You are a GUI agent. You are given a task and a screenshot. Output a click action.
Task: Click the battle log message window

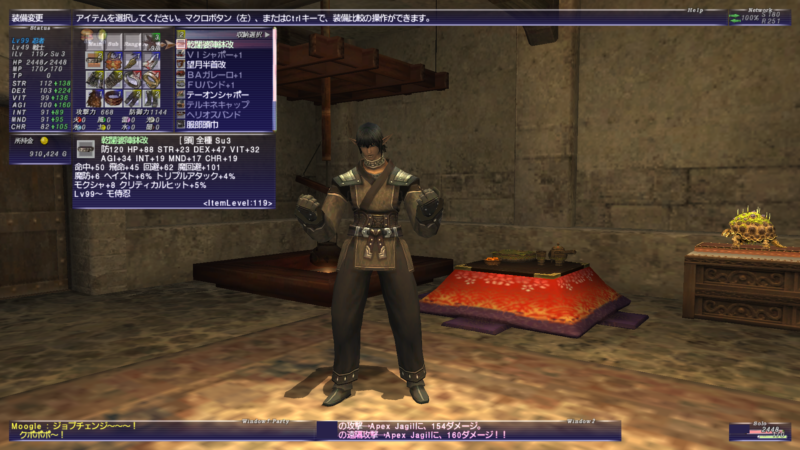coord(468,431)
